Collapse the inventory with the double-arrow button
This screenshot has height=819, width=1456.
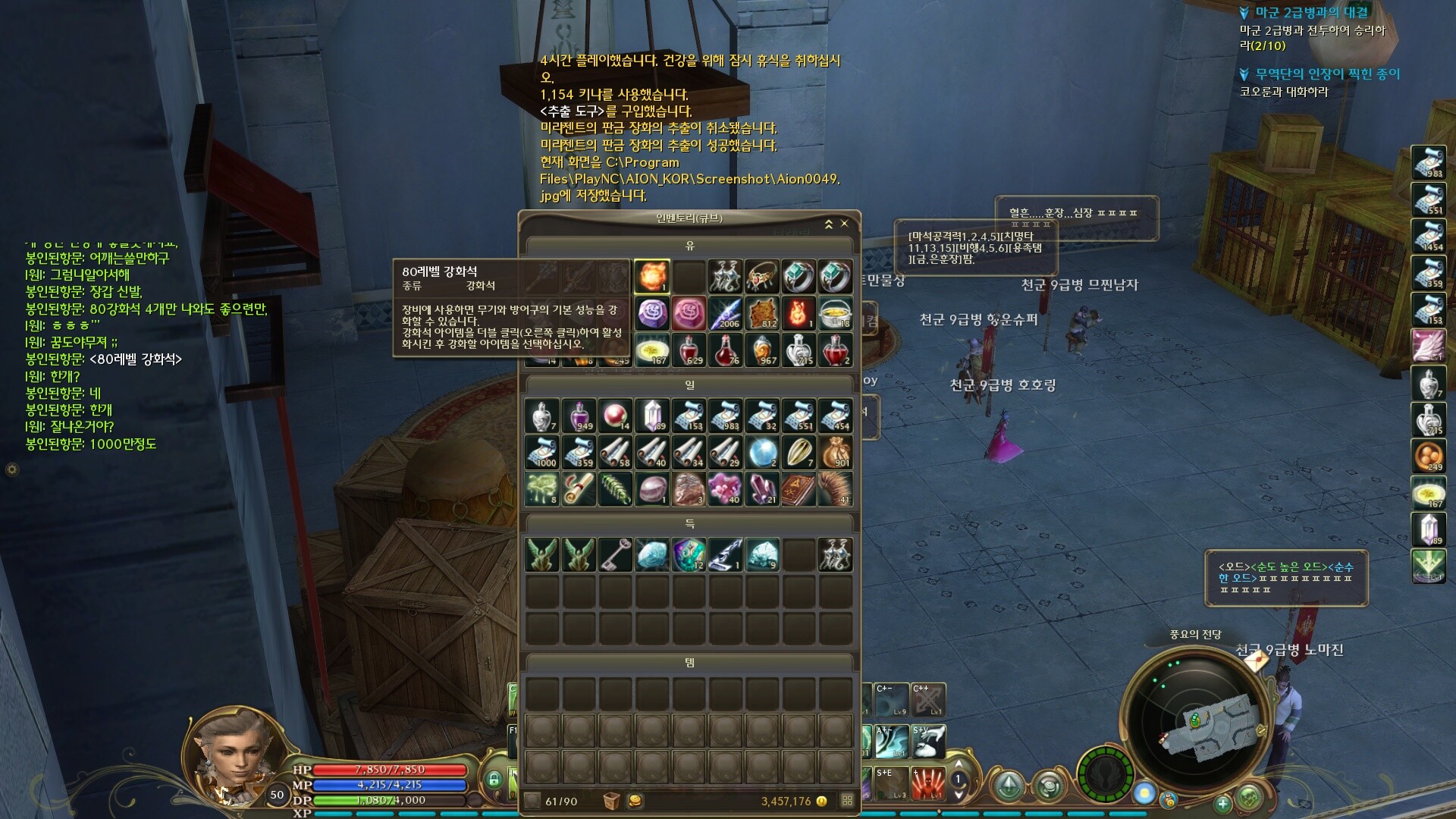829,224
